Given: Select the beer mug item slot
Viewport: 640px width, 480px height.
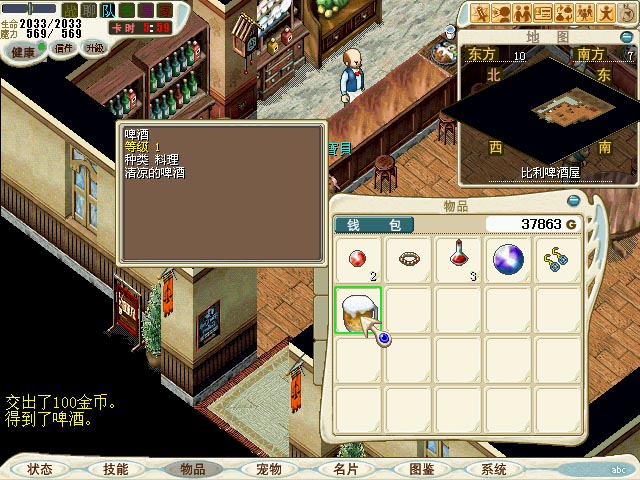Looking at the screenshot, I should coord(358,311).
